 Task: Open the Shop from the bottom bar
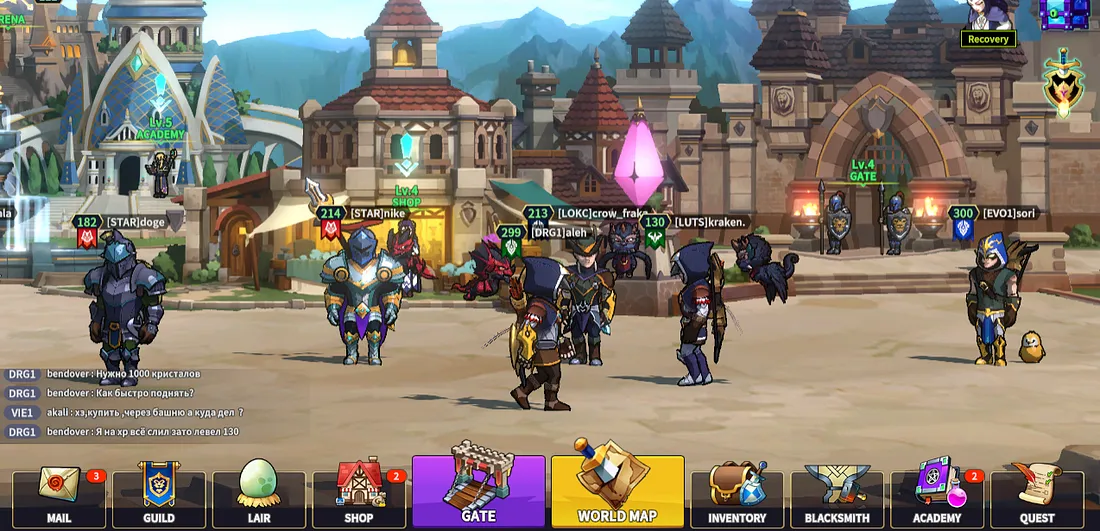tap(359, 494)
